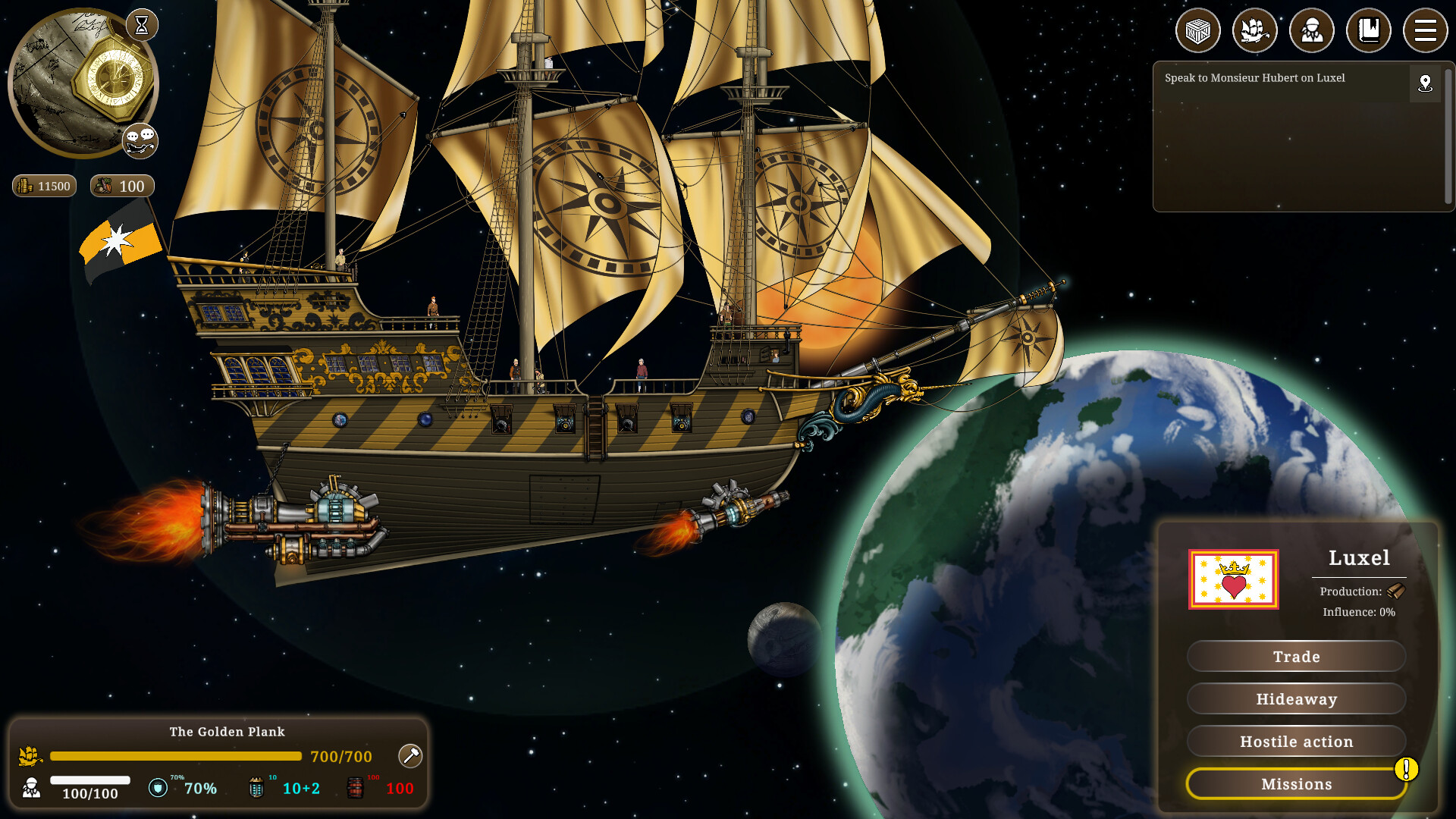The height and width of the screenshot is (819, 1456).
Task: Toggle the hourglass time control above the minimap
Action: coord(141,25)
